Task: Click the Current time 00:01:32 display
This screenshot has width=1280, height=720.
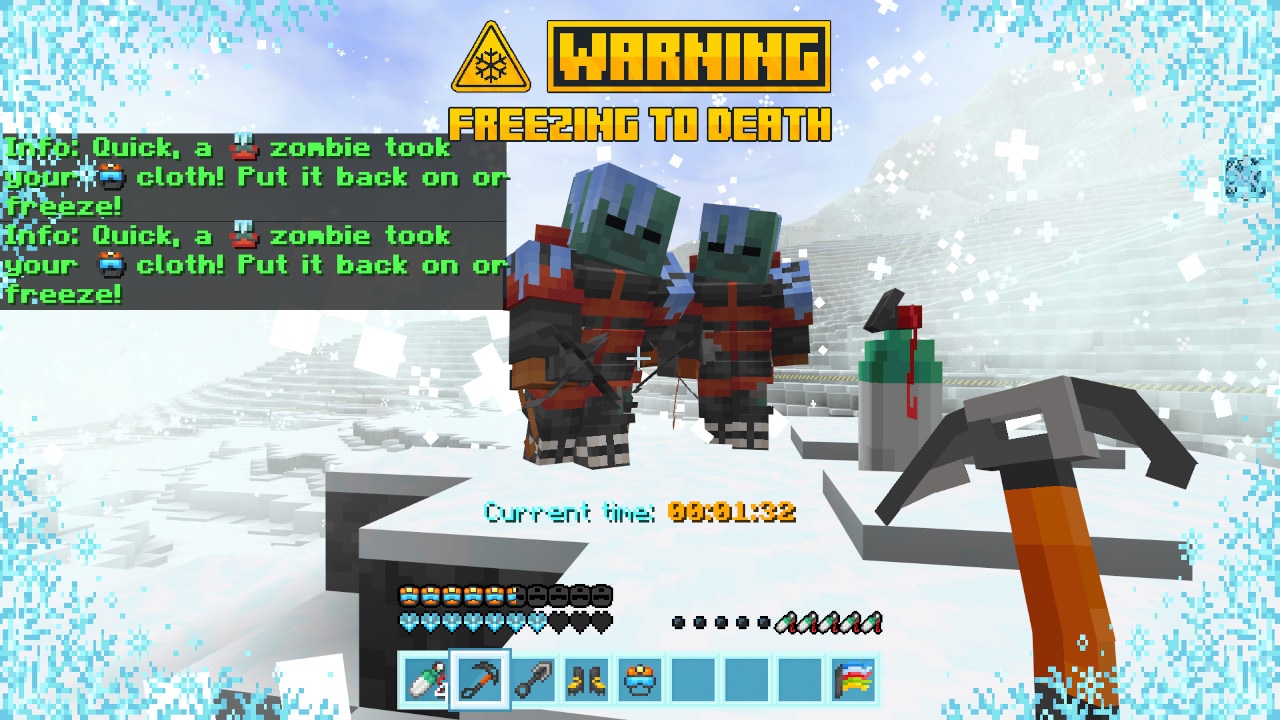Action: [x=640, y=510]
